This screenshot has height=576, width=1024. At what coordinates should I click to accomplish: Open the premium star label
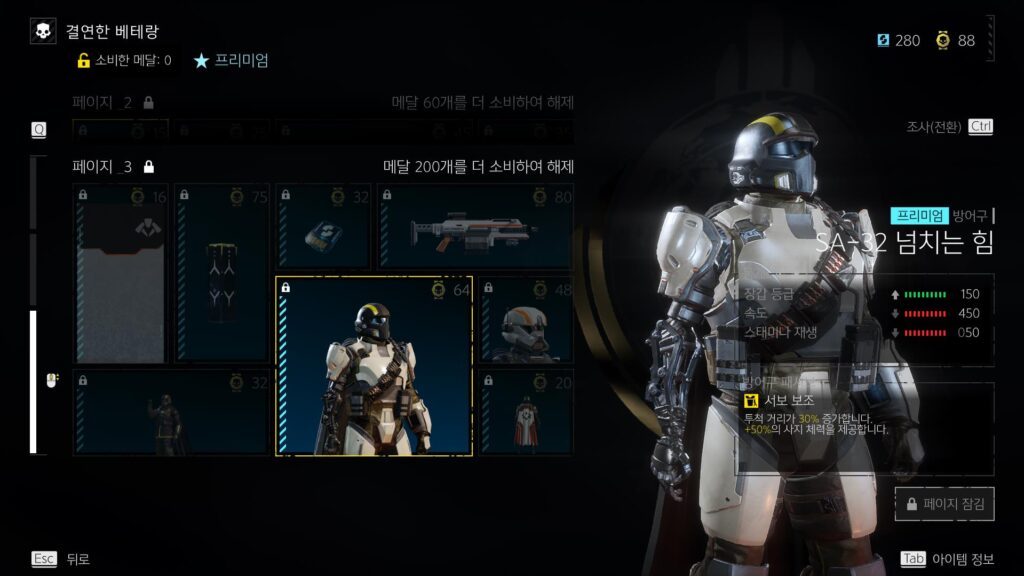click(231, 60)
